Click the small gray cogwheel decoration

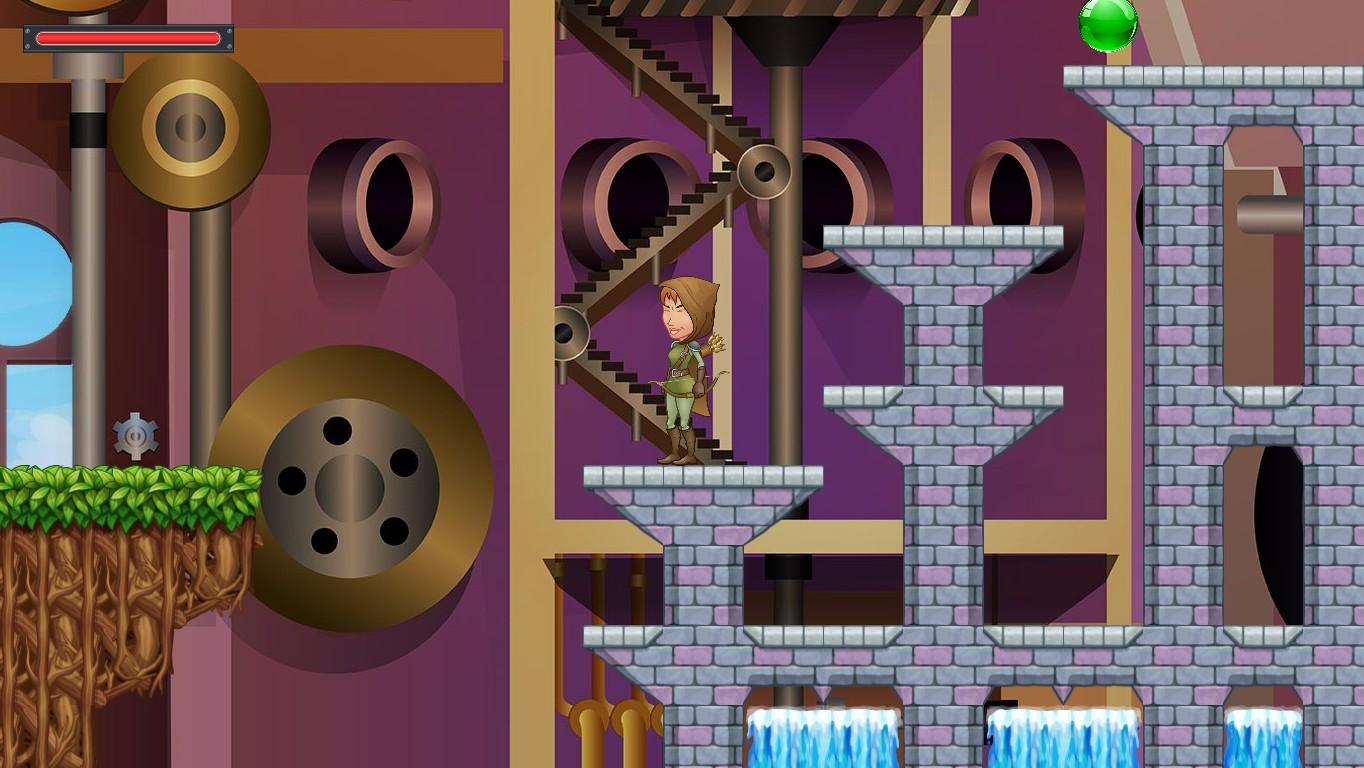pyautogui.click(x=137, y=434)
